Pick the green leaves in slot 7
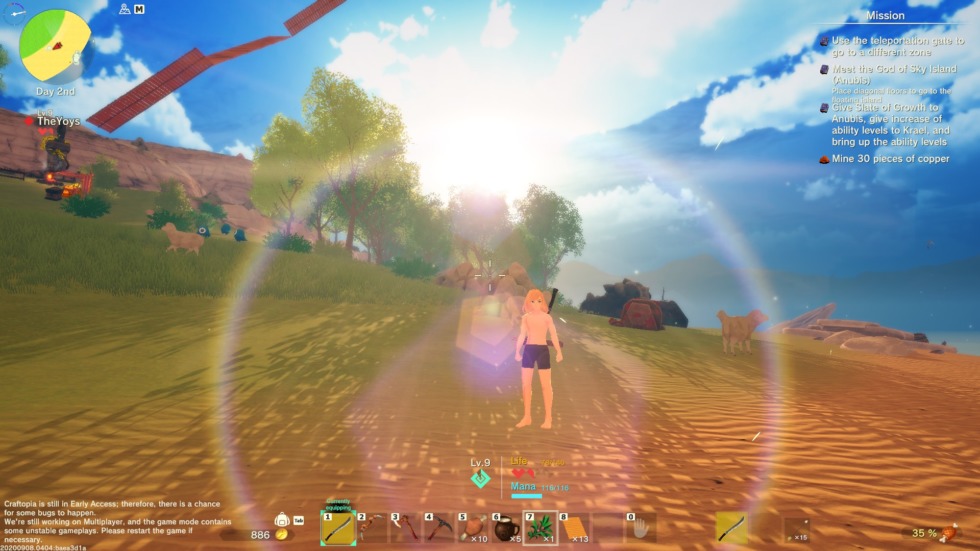980x551 pixels. click(541, 527)
